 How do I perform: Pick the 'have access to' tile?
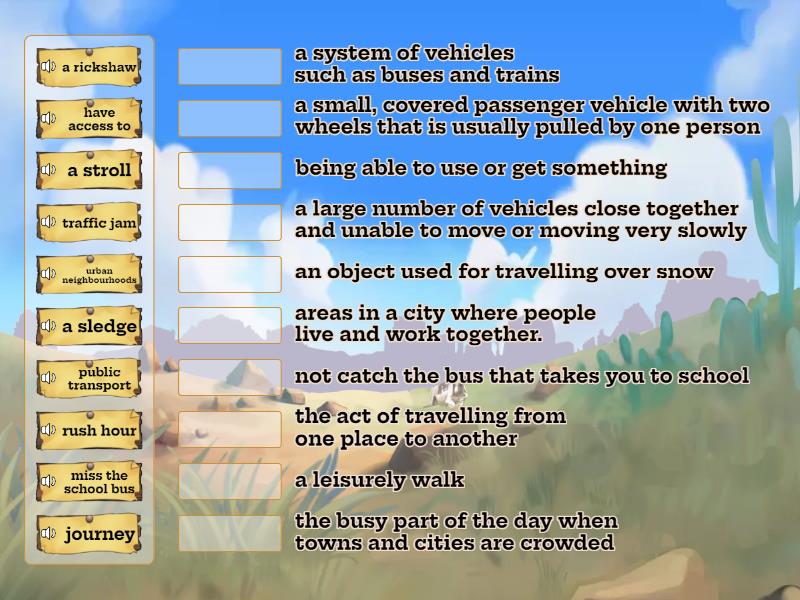(98, 119)
